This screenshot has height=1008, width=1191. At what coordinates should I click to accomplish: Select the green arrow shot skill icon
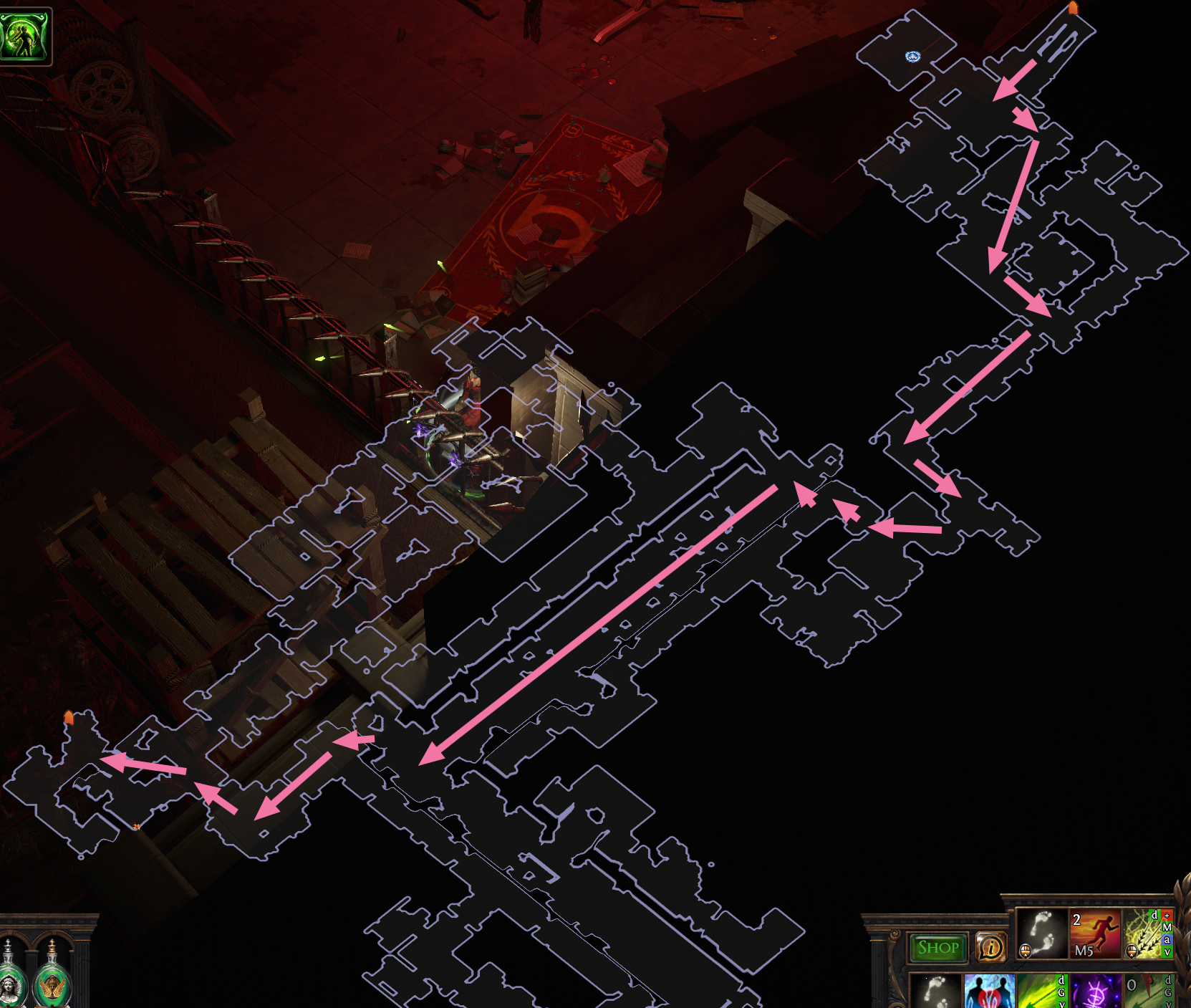tap(1037, 992)
